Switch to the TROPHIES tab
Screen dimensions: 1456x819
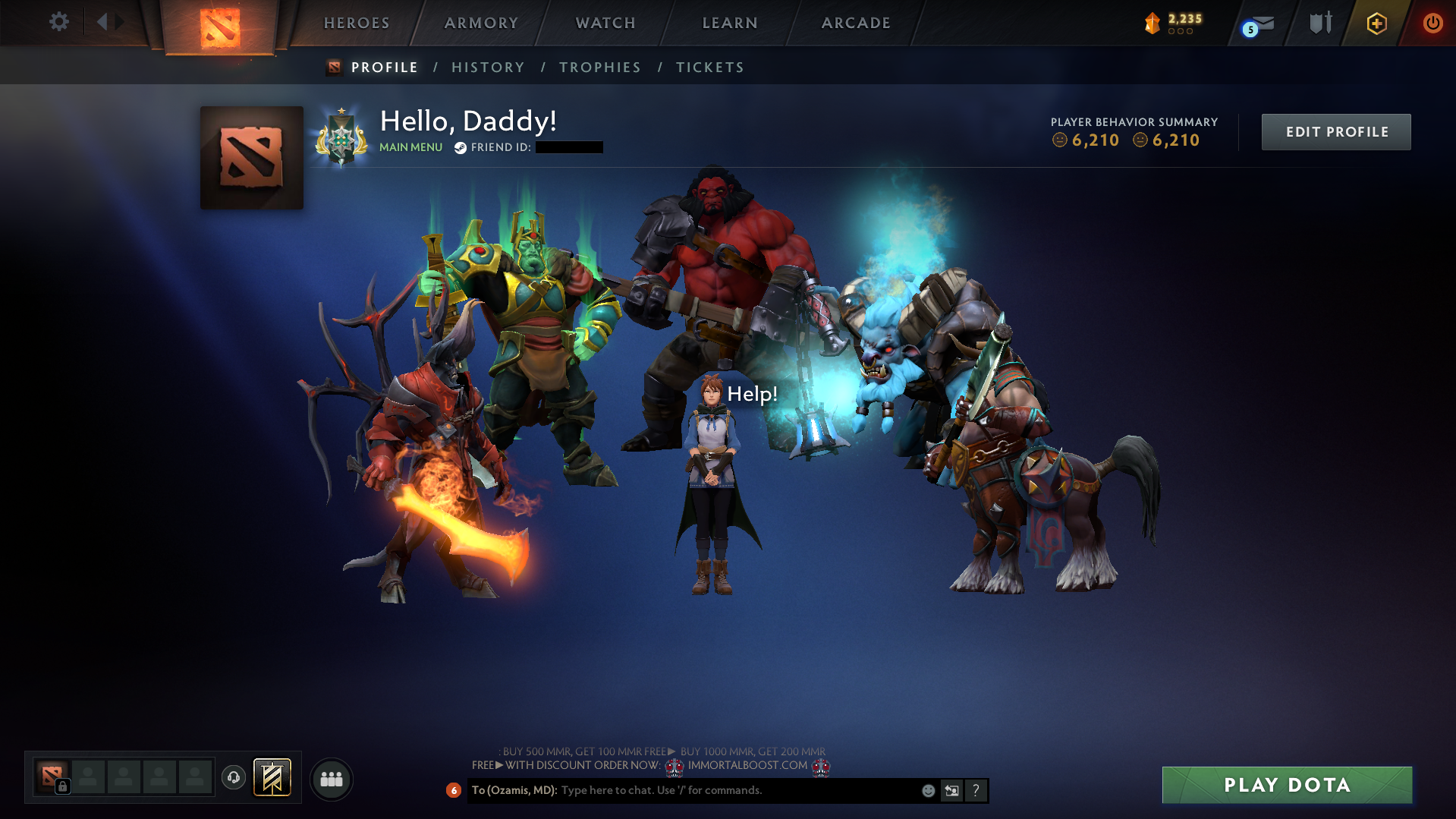point(599,68)
